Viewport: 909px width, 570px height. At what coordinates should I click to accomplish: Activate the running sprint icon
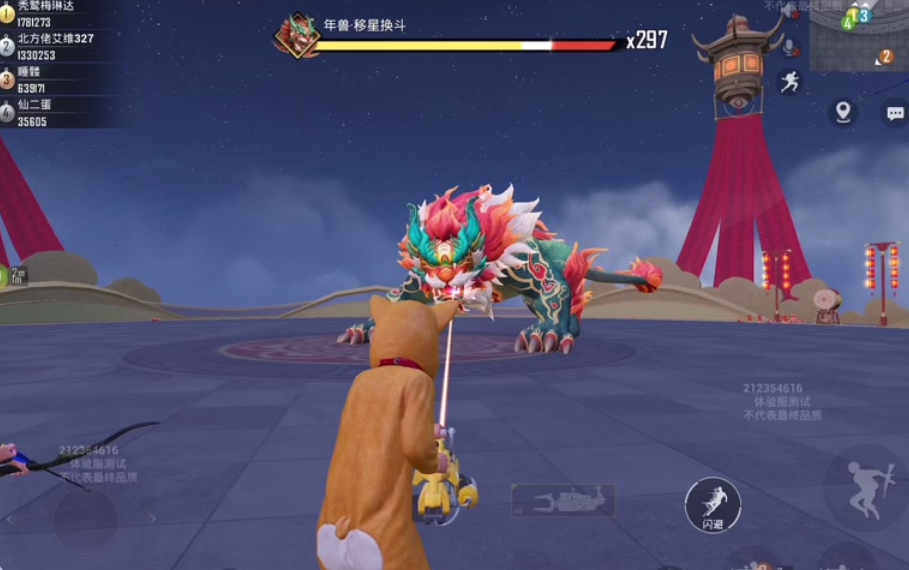(790, 82)
